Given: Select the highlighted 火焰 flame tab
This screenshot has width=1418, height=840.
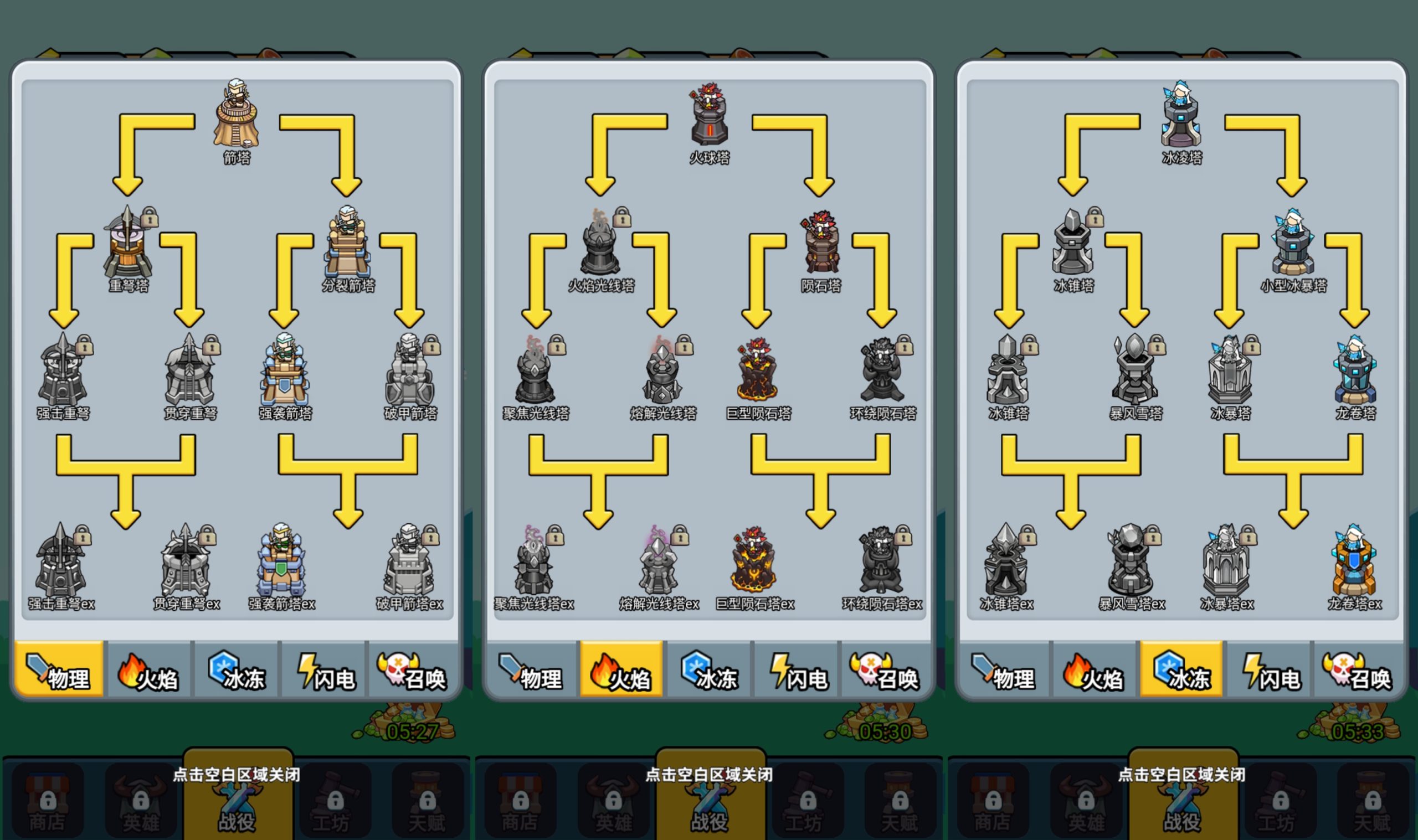Looking at the screenshot, I should (x=621, y=669).
